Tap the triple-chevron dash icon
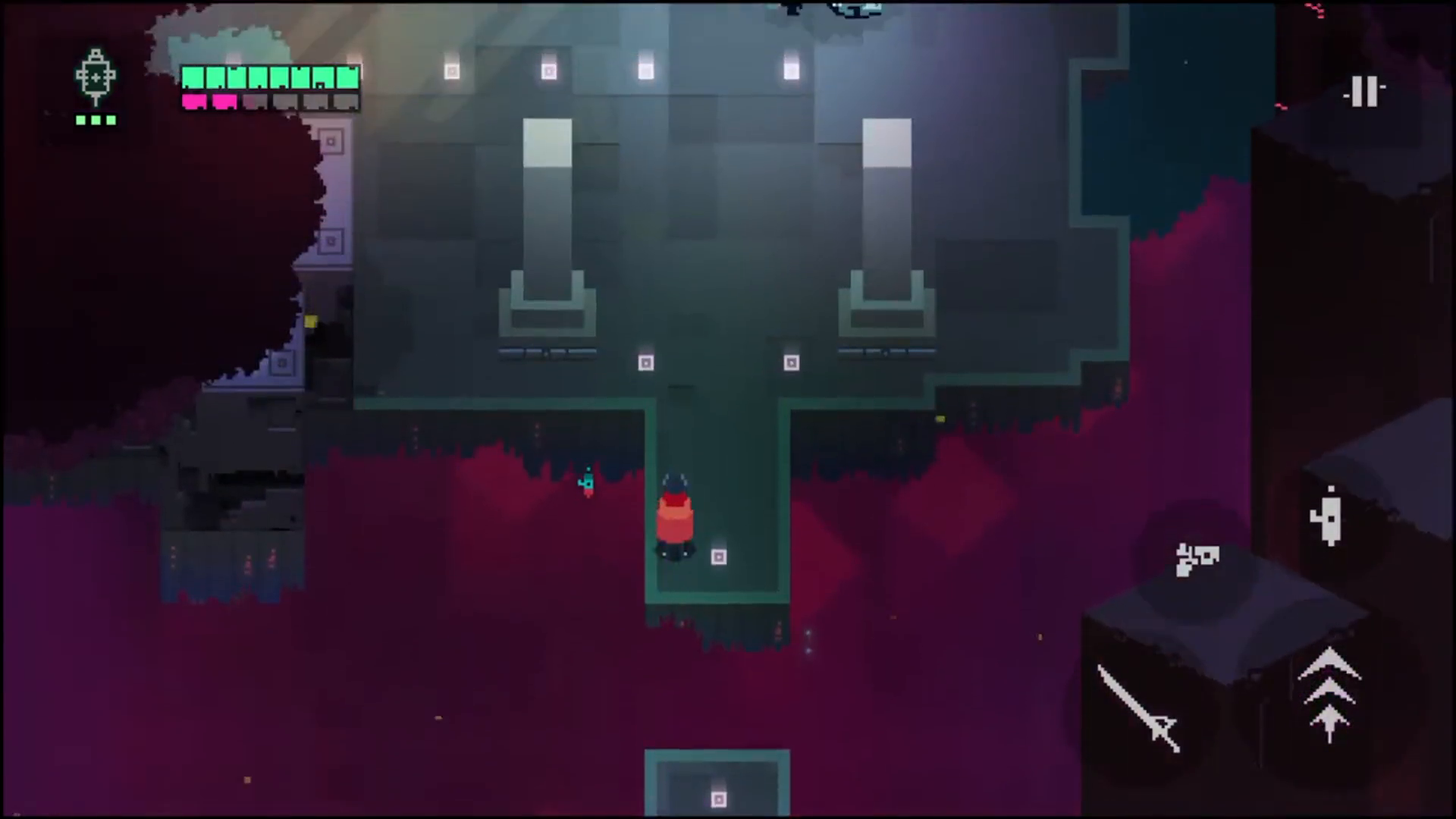This screenshot has width=1456, height=819. pos(1329,694)
